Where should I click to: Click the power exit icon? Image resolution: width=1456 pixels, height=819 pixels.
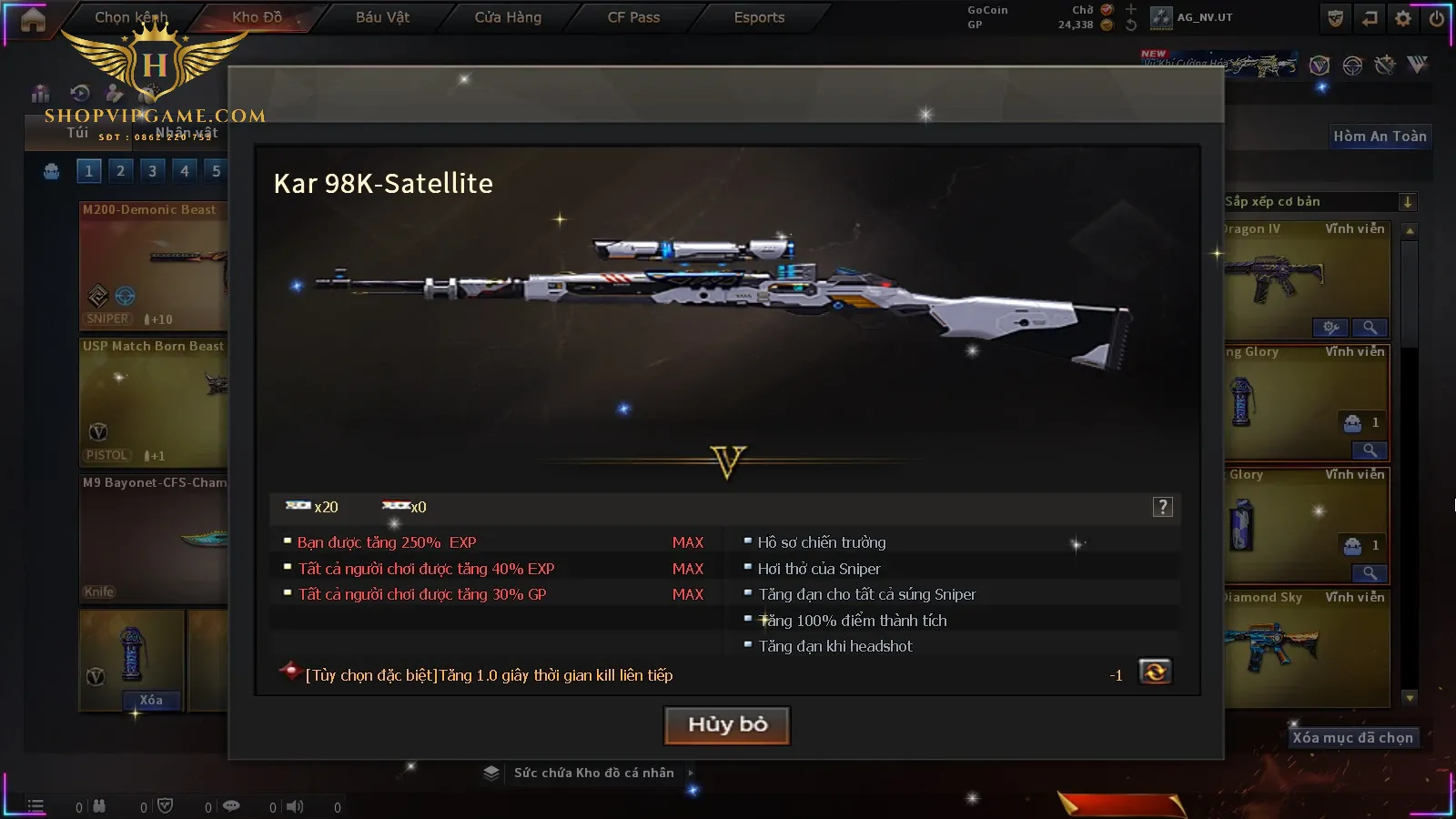[1437, 18]
